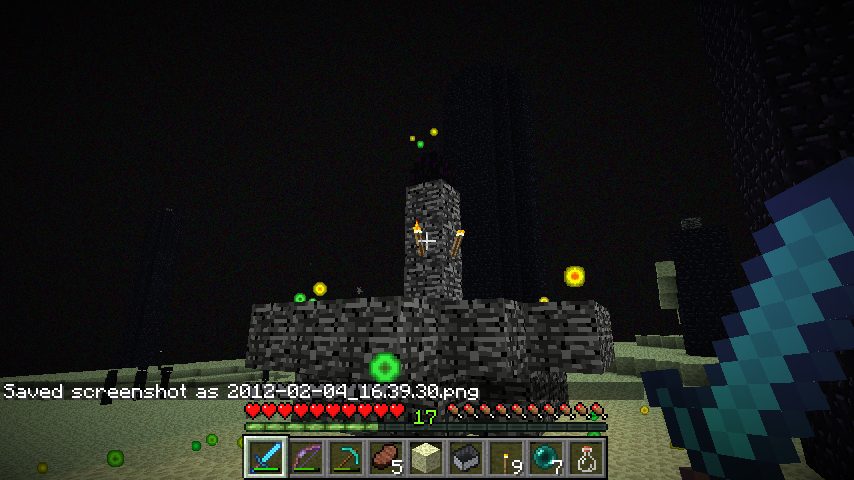Viewport: 854px width, 480px height.
Task: Select the minecart hotbar slot
Action: [x=466, y=458]
